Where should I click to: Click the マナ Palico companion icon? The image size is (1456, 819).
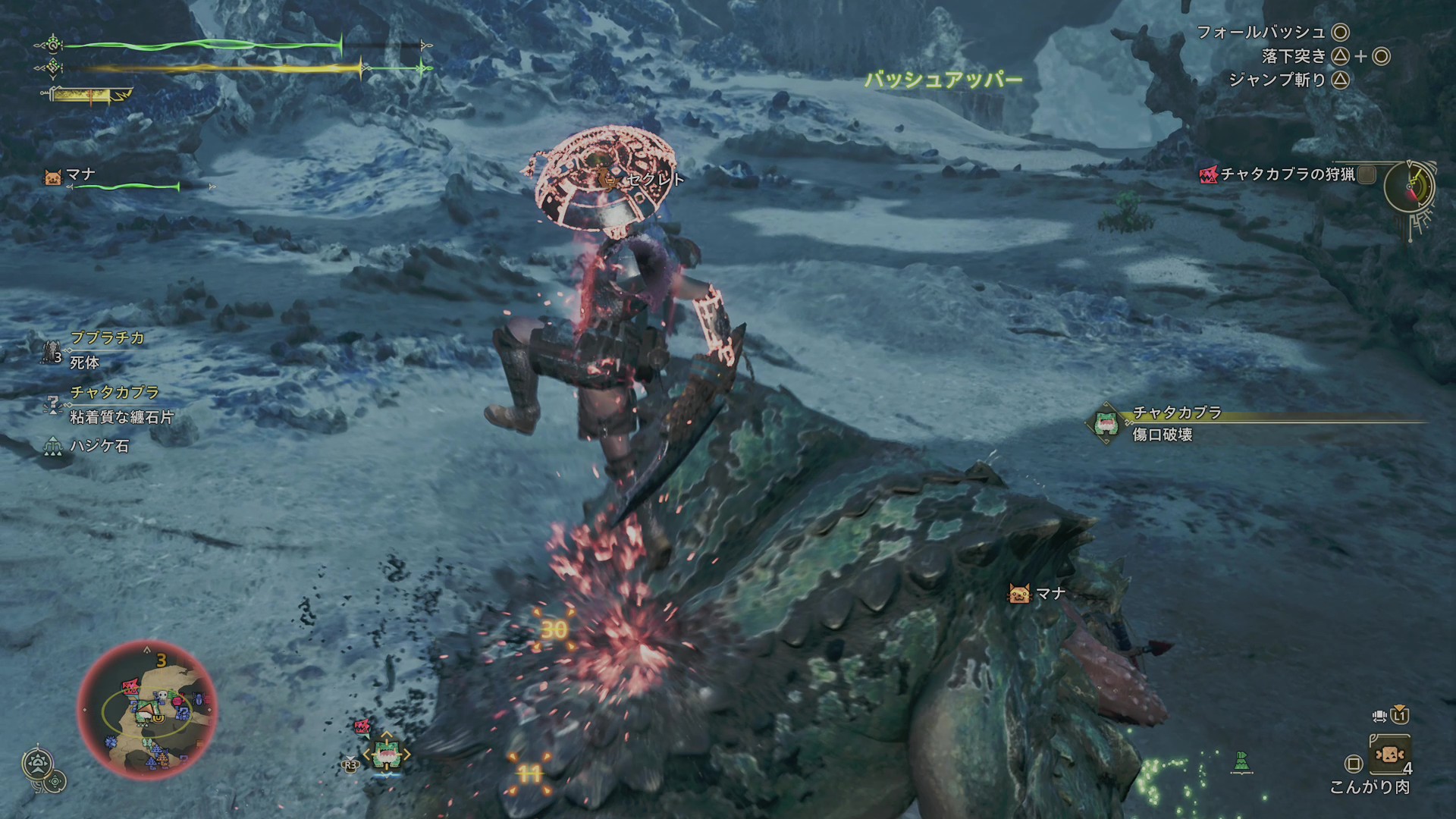[x=53, y=177]
